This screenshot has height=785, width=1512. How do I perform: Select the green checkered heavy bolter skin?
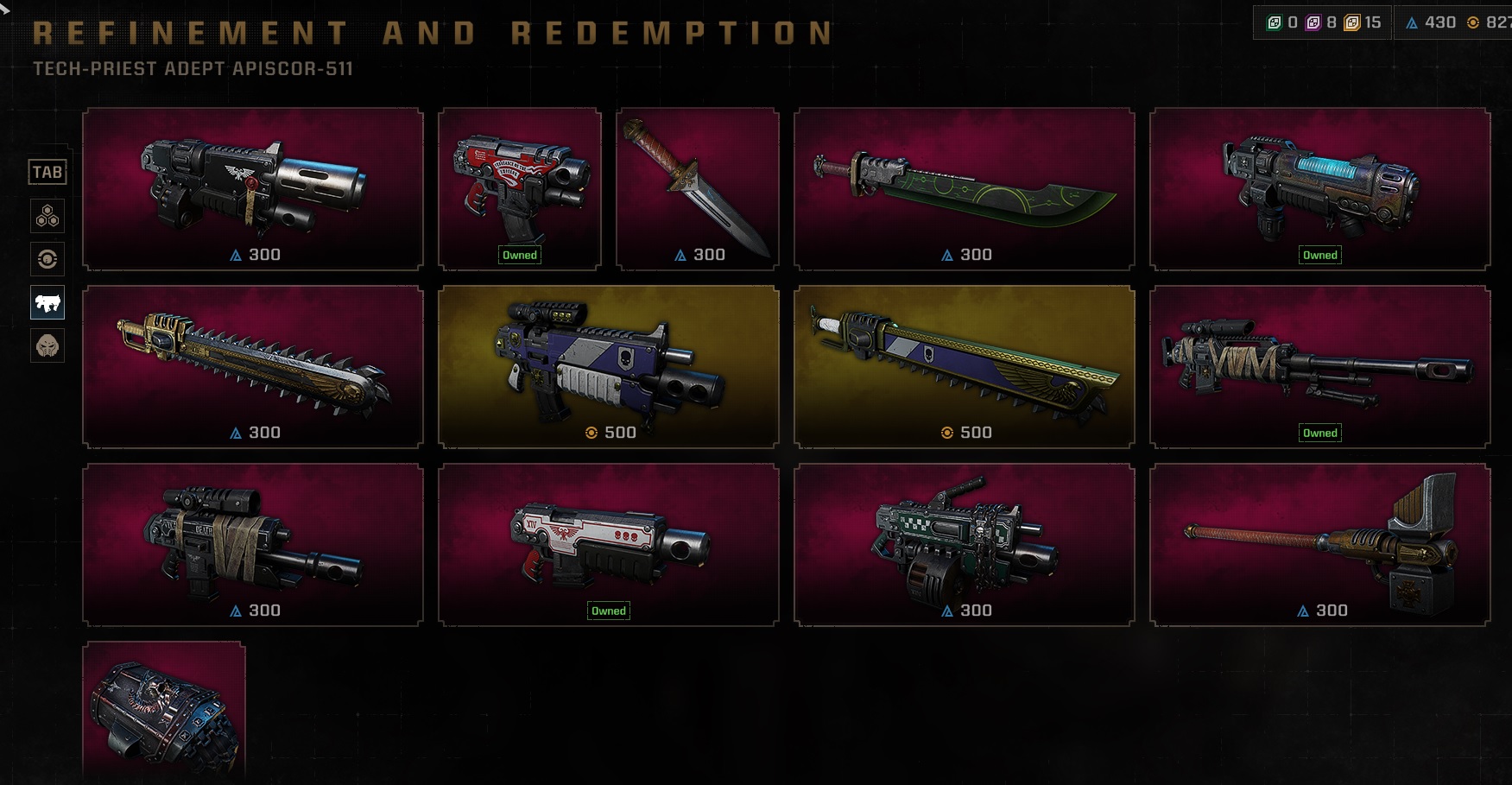[964, 545]
